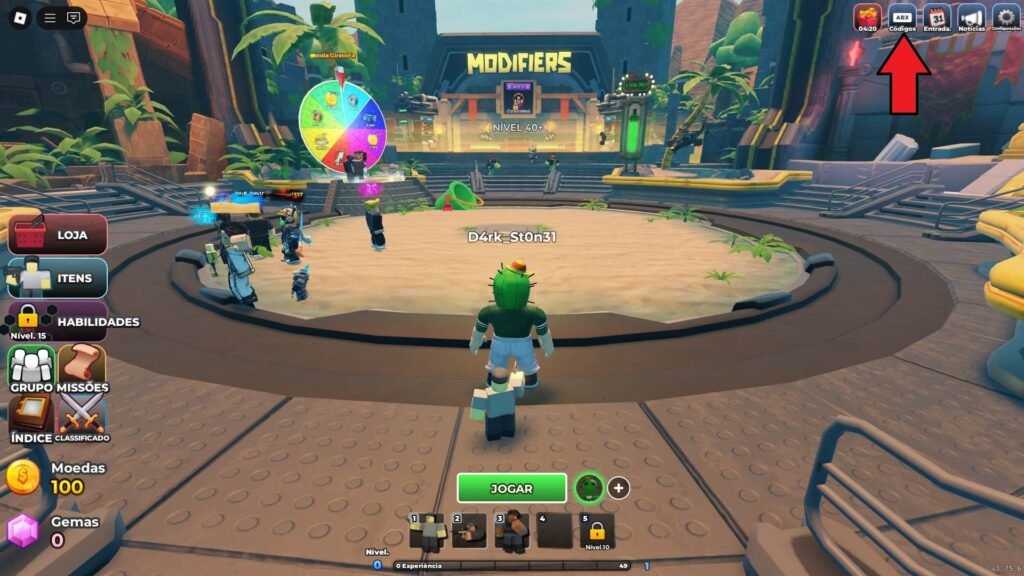Click the green cactus avatar portrait
The width and height of the screenshot is (1024, 576).
tap(588, 488)
